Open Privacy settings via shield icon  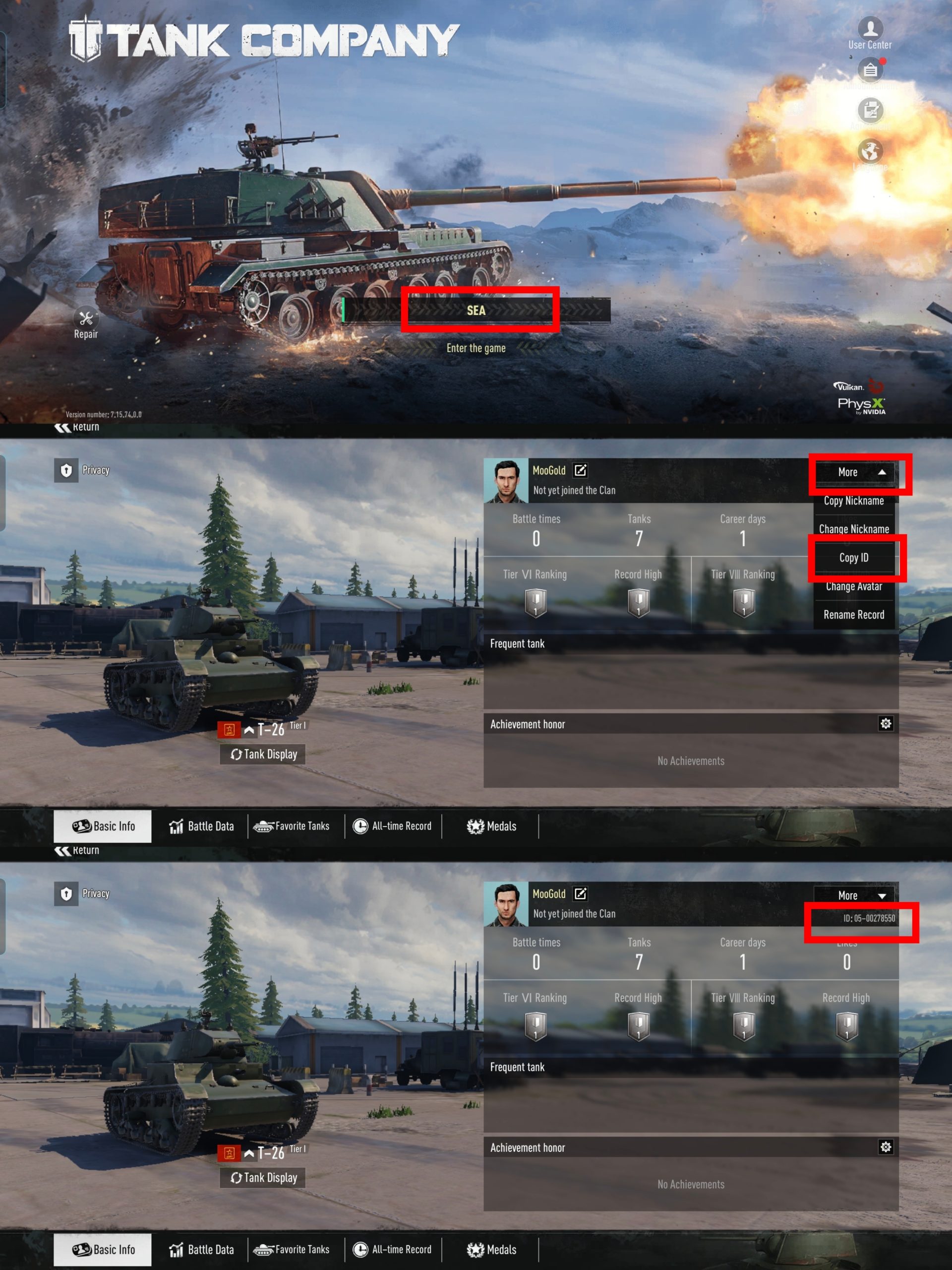point(67,470)
